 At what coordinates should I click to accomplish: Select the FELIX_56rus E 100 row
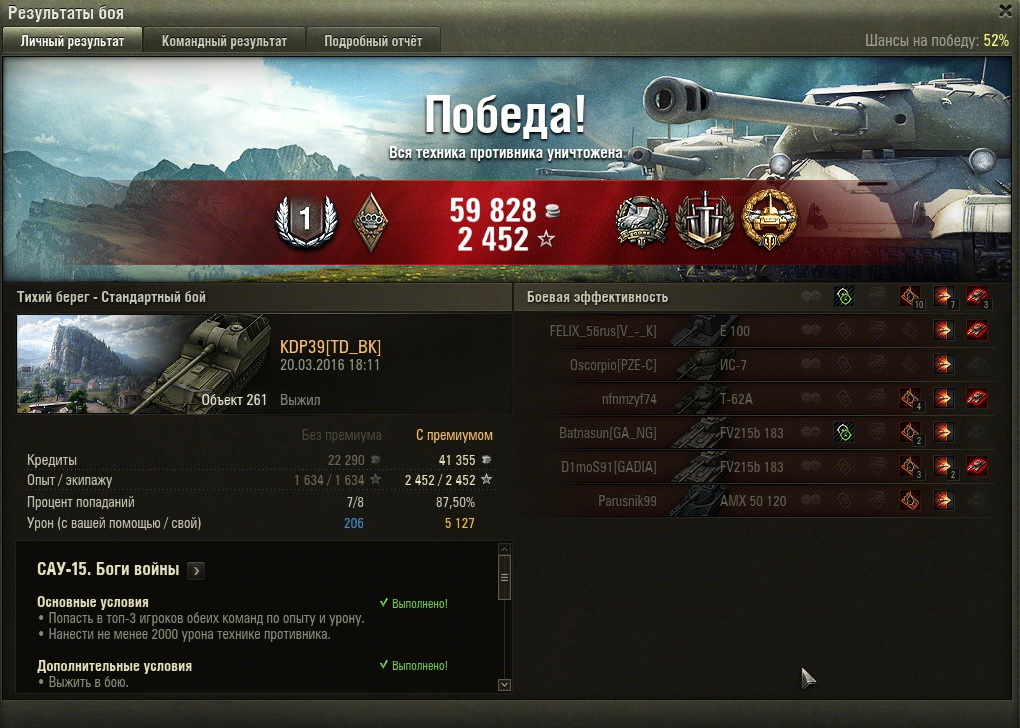coord(760,331)
